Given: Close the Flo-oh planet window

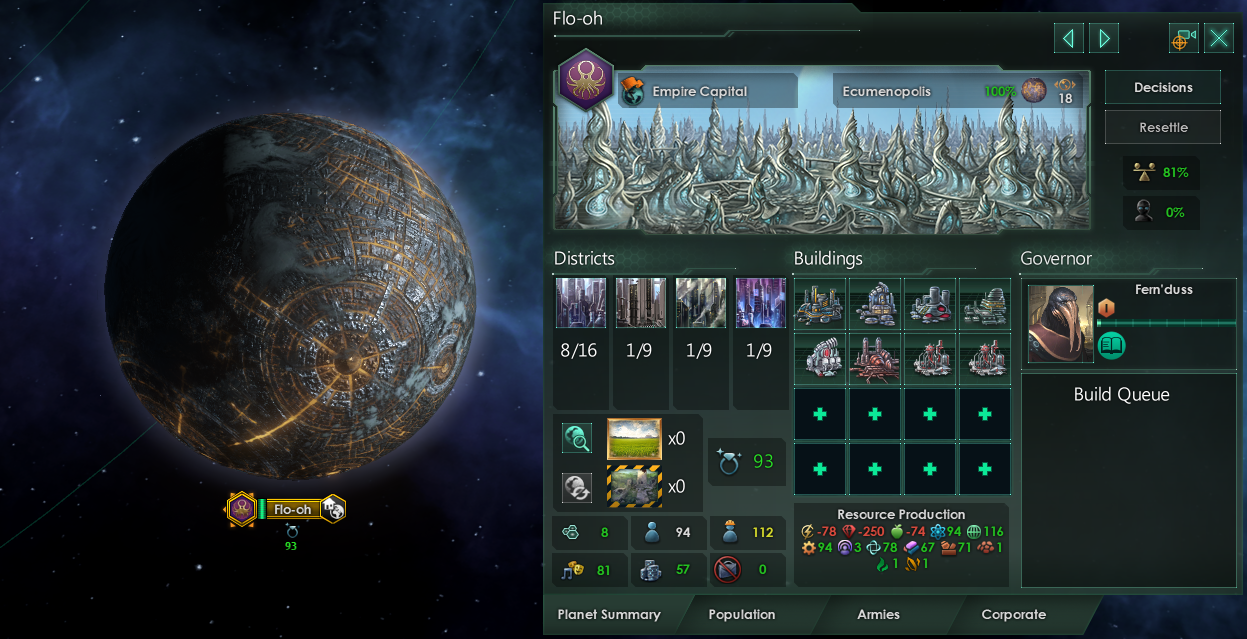Looking at the screenshot, I should (1218, 39).
